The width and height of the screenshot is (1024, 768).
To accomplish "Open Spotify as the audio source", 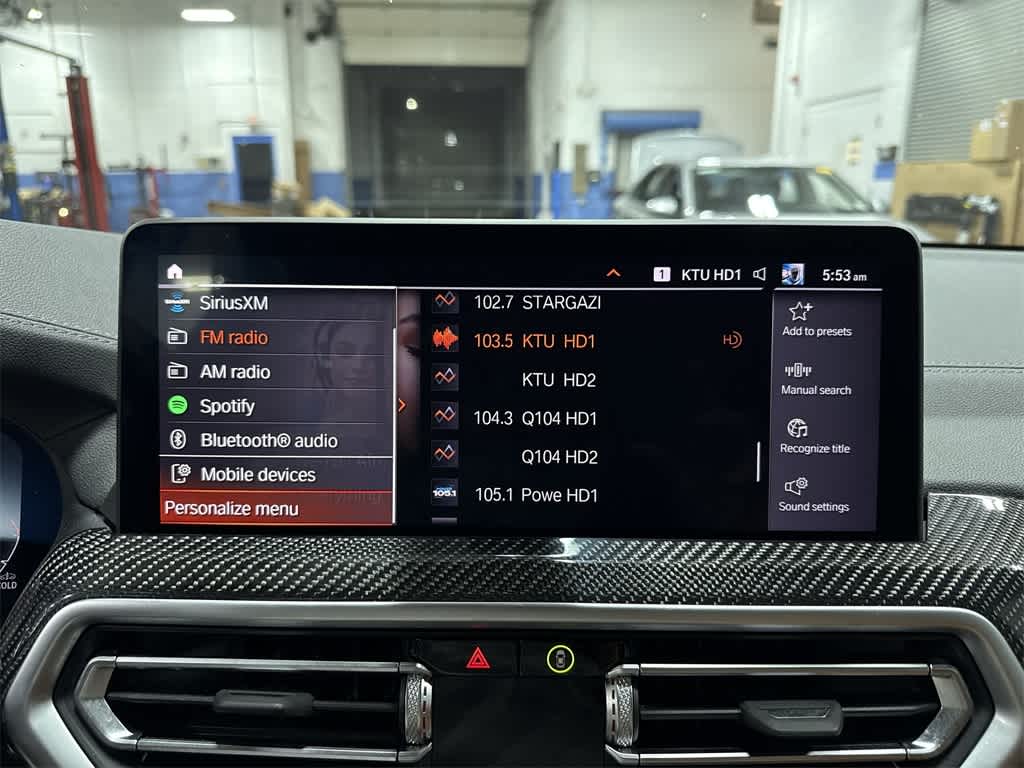I will tap(227, 406).
